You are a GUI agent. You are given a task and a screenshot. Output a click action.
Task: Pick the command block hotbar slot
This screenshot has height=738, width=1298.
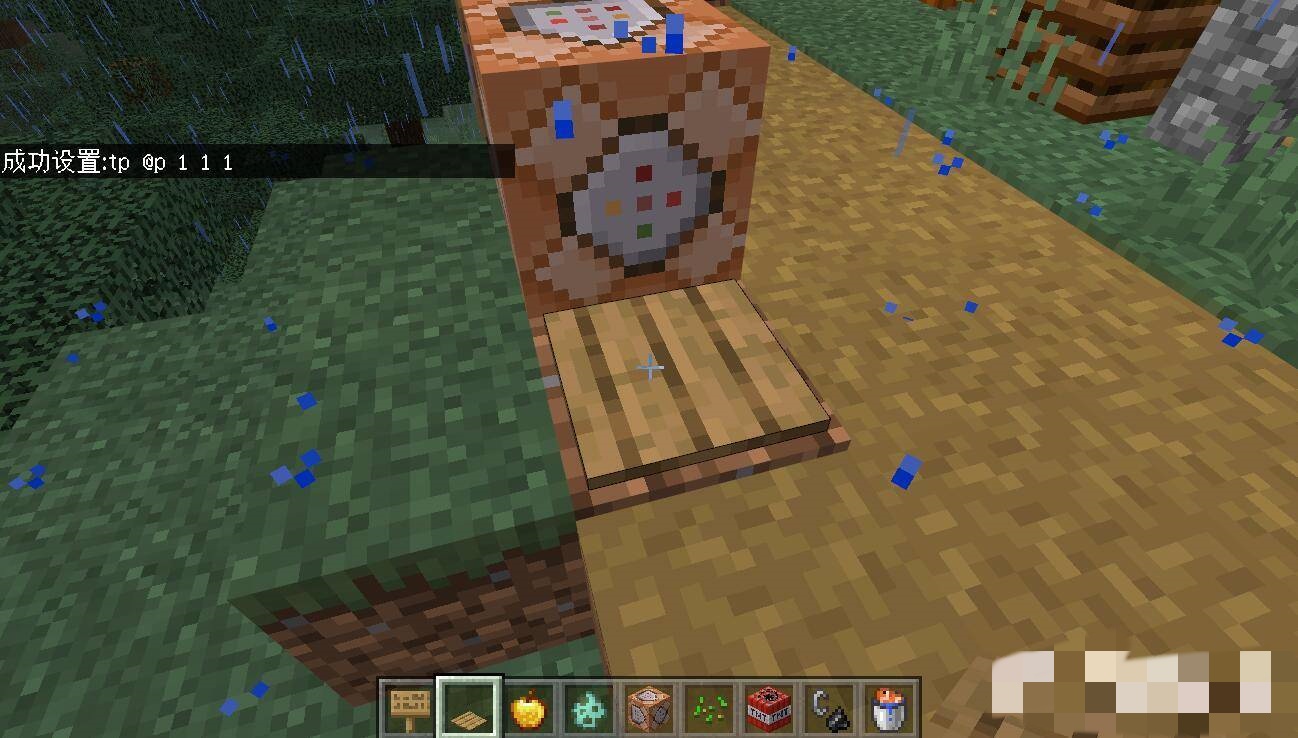[x=648, y=708]
